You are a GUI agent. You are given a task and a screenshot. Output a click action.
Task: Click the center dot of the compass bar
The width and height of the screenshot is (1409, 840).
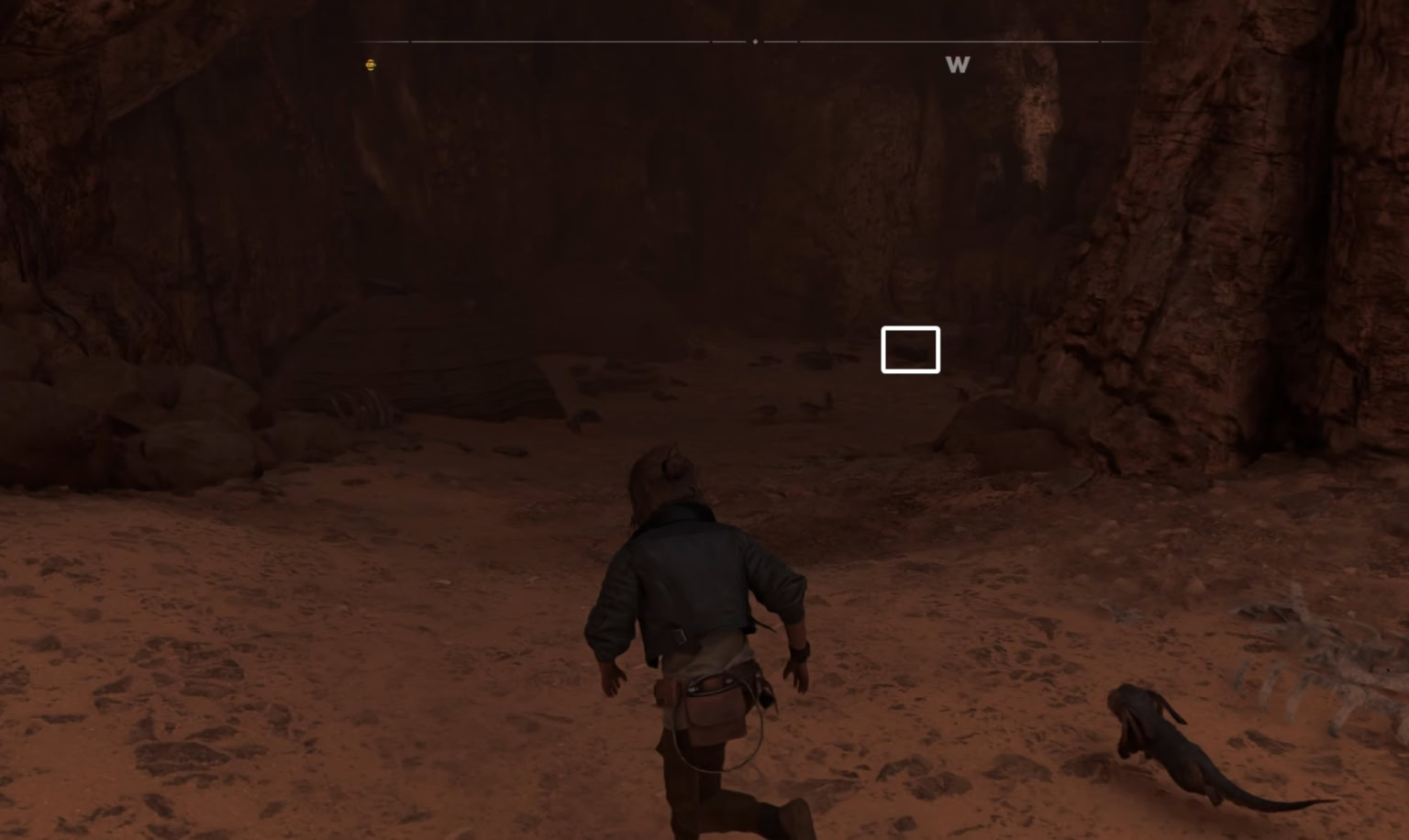pos(755,40)
